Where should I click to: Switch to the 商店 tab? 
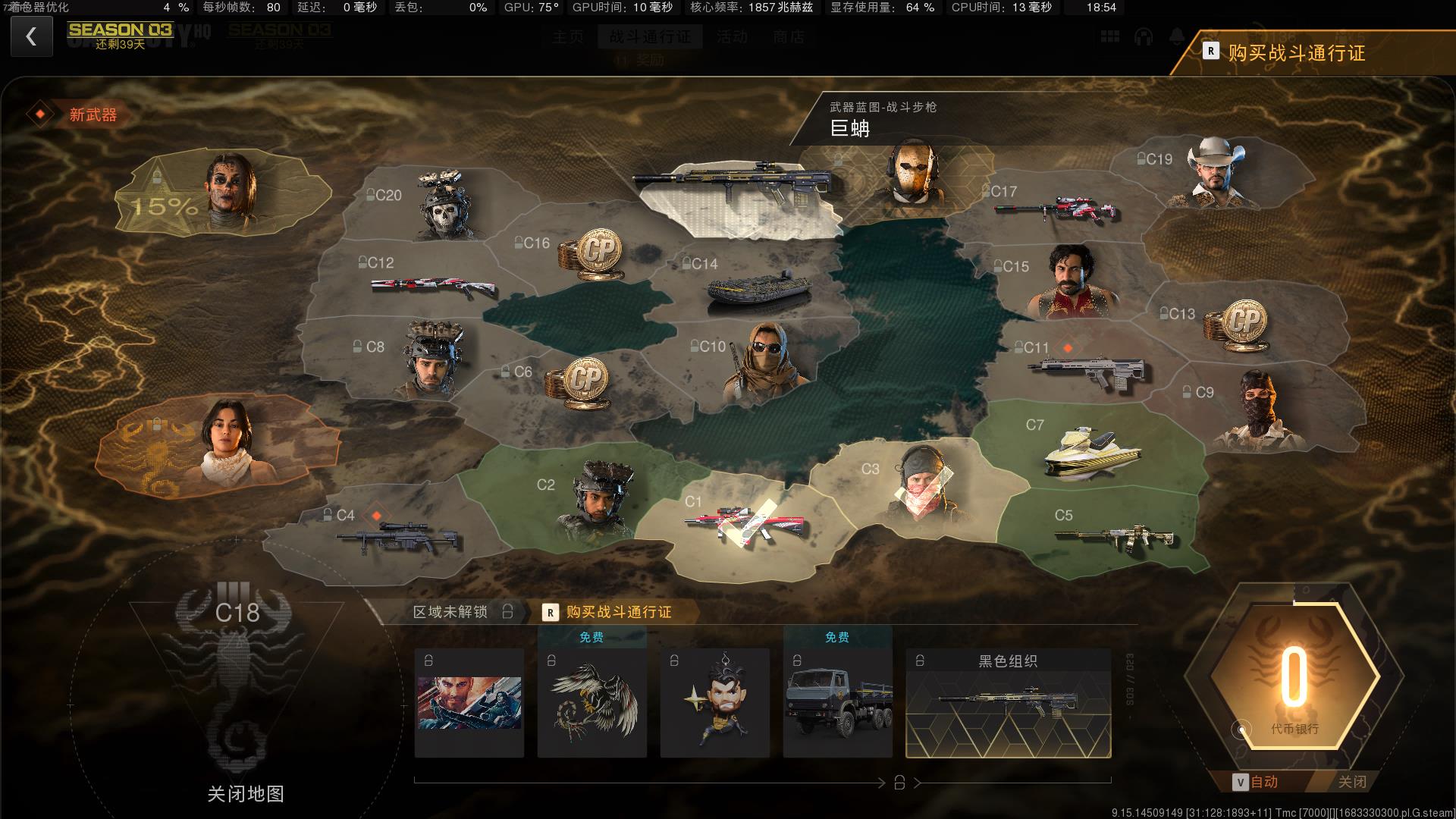789,36
